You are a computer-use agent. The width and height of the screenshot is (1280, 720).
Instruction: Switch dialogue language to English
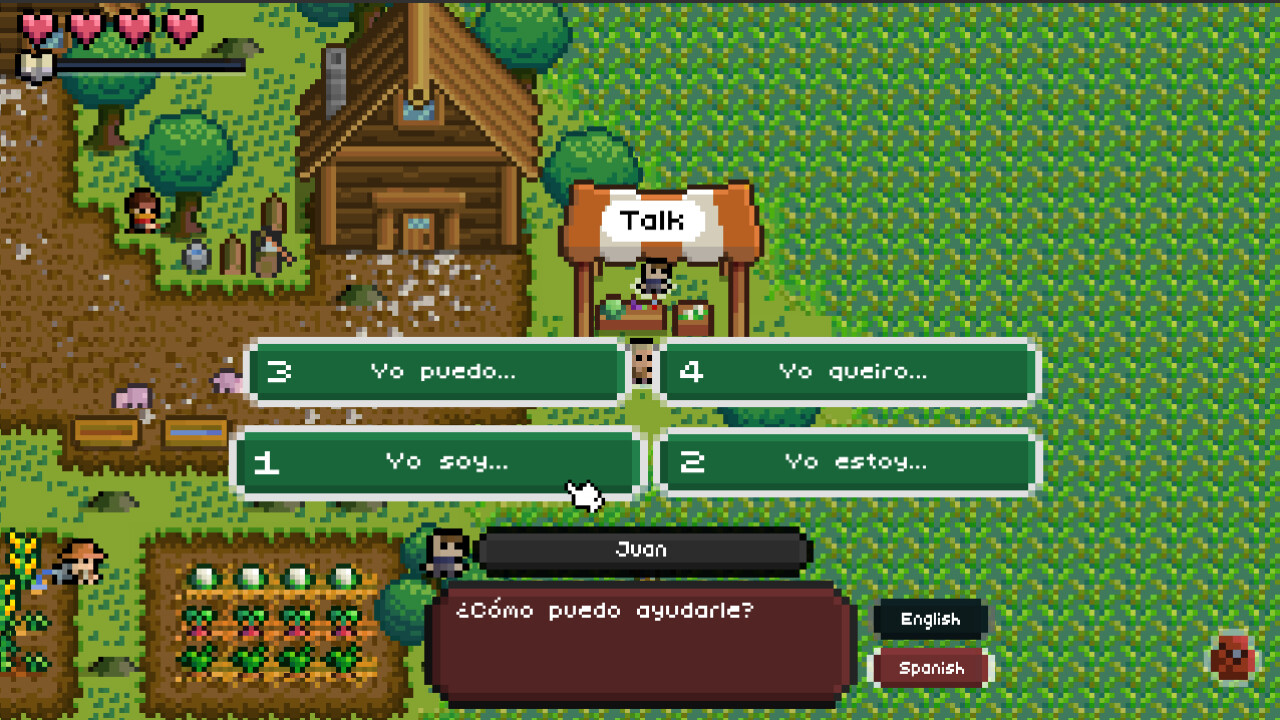(x=929, y=619)
